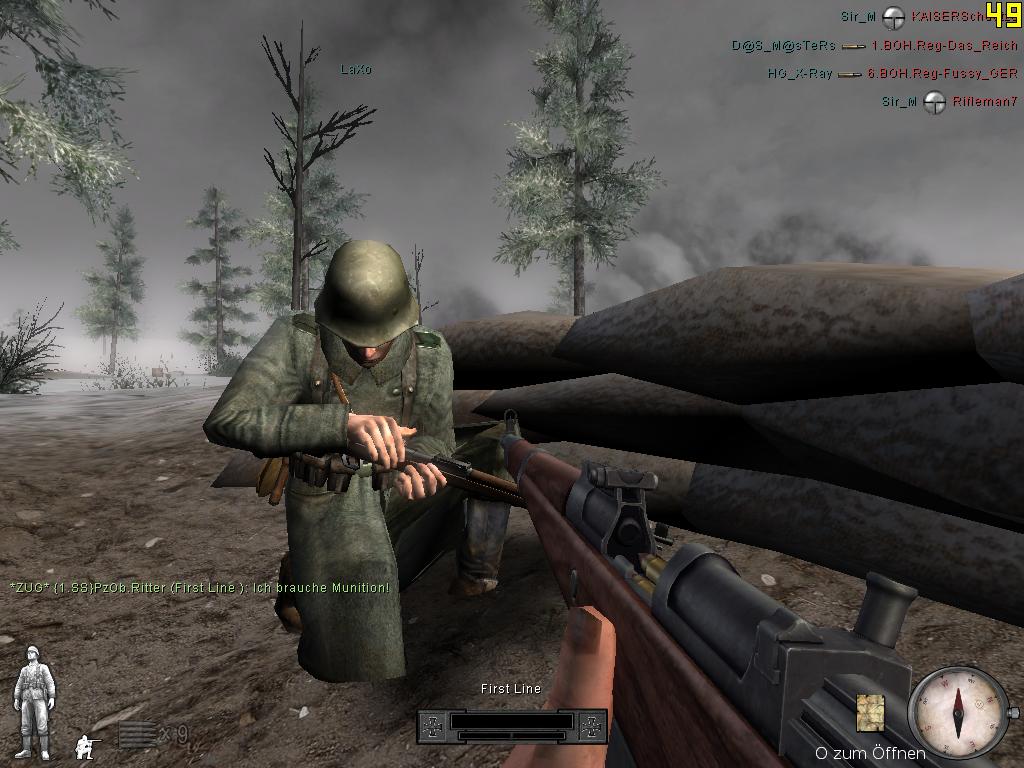Open the folded map icon beside the compass
The width and height of the screenshot is (1024, 768).
871,712
